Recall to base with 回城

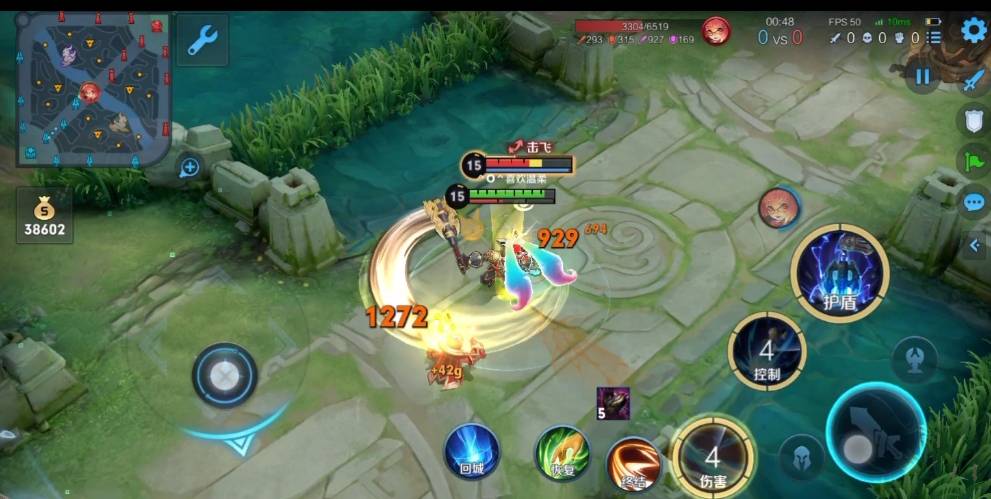pyautogui.click(x=472, y=451)
